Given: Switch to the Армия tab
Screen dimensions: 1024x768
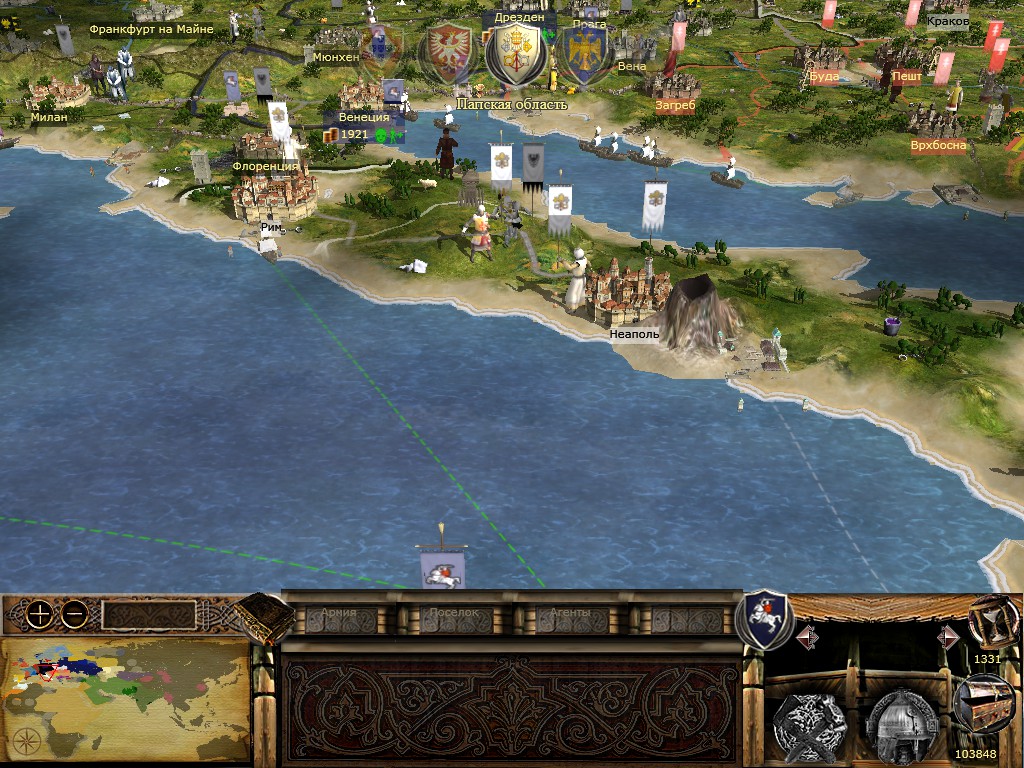Looking at the screenshot, I should [340, 616].
